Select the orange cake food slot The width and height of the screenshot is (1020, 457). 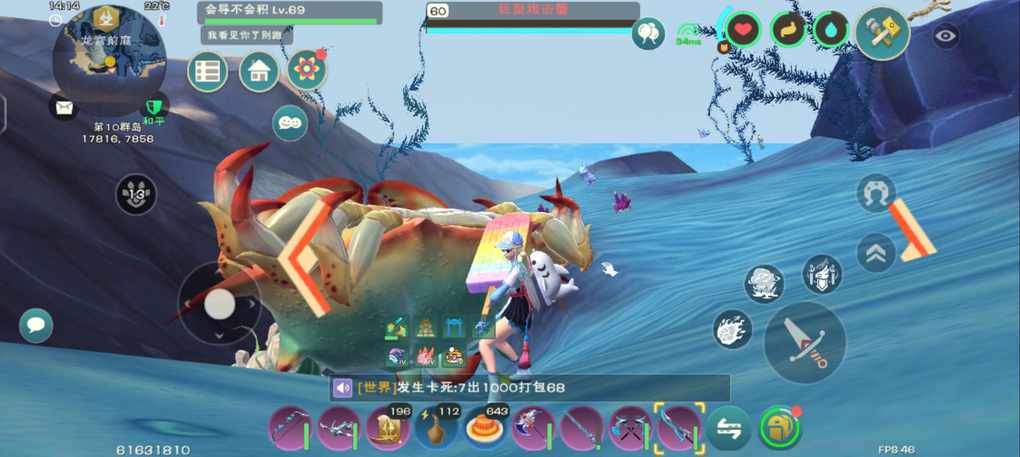[484, 429]
